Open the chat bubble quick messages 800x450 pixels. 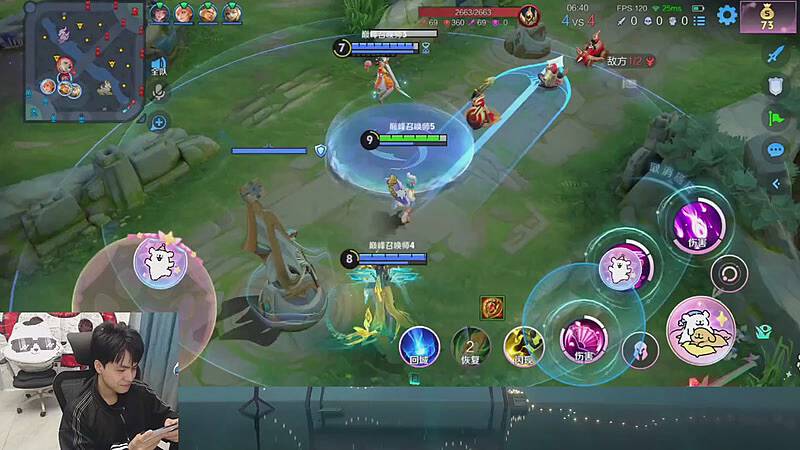tap(775, 150)
